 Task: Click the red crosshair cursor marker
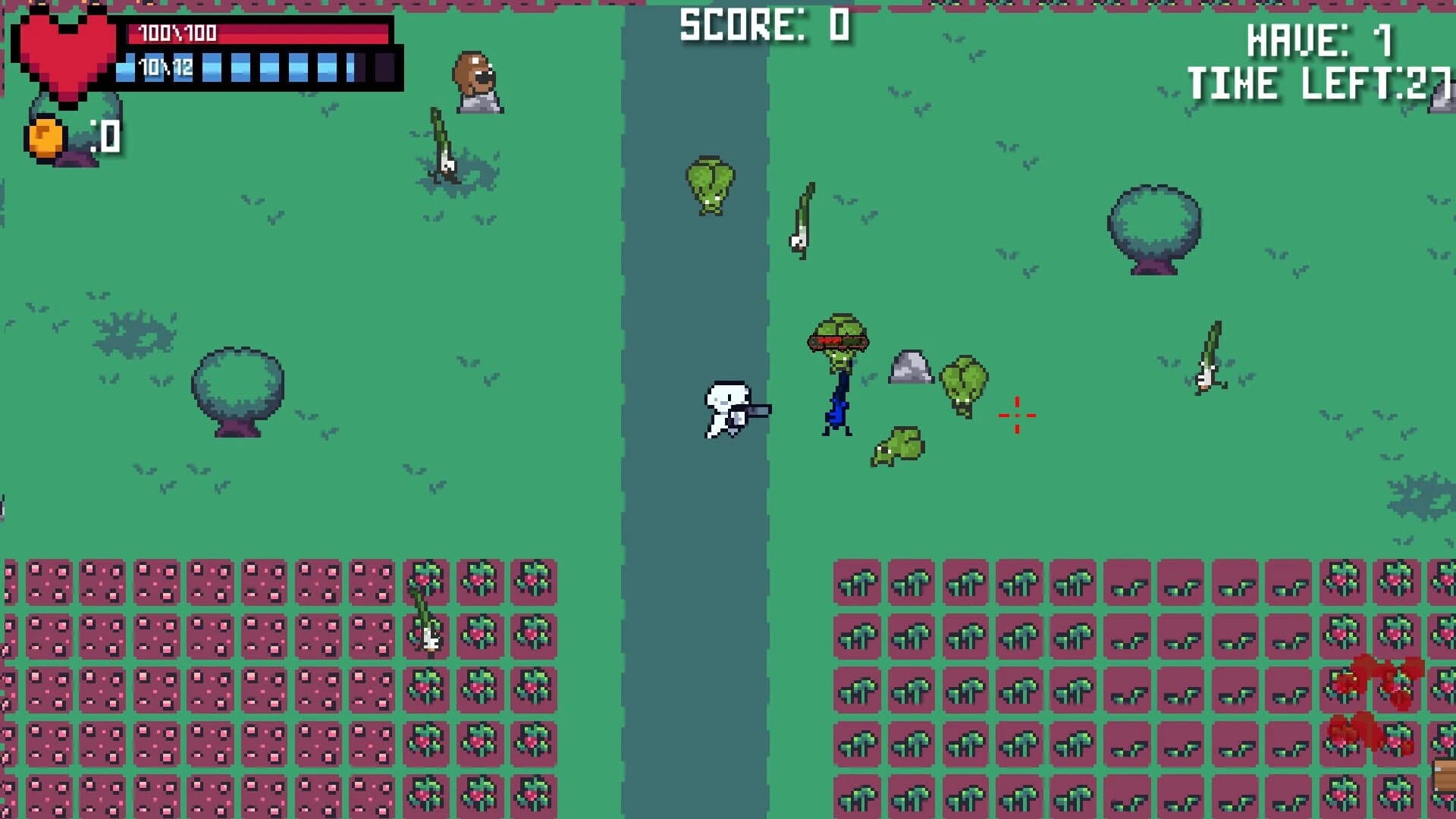click(1016, 416)
